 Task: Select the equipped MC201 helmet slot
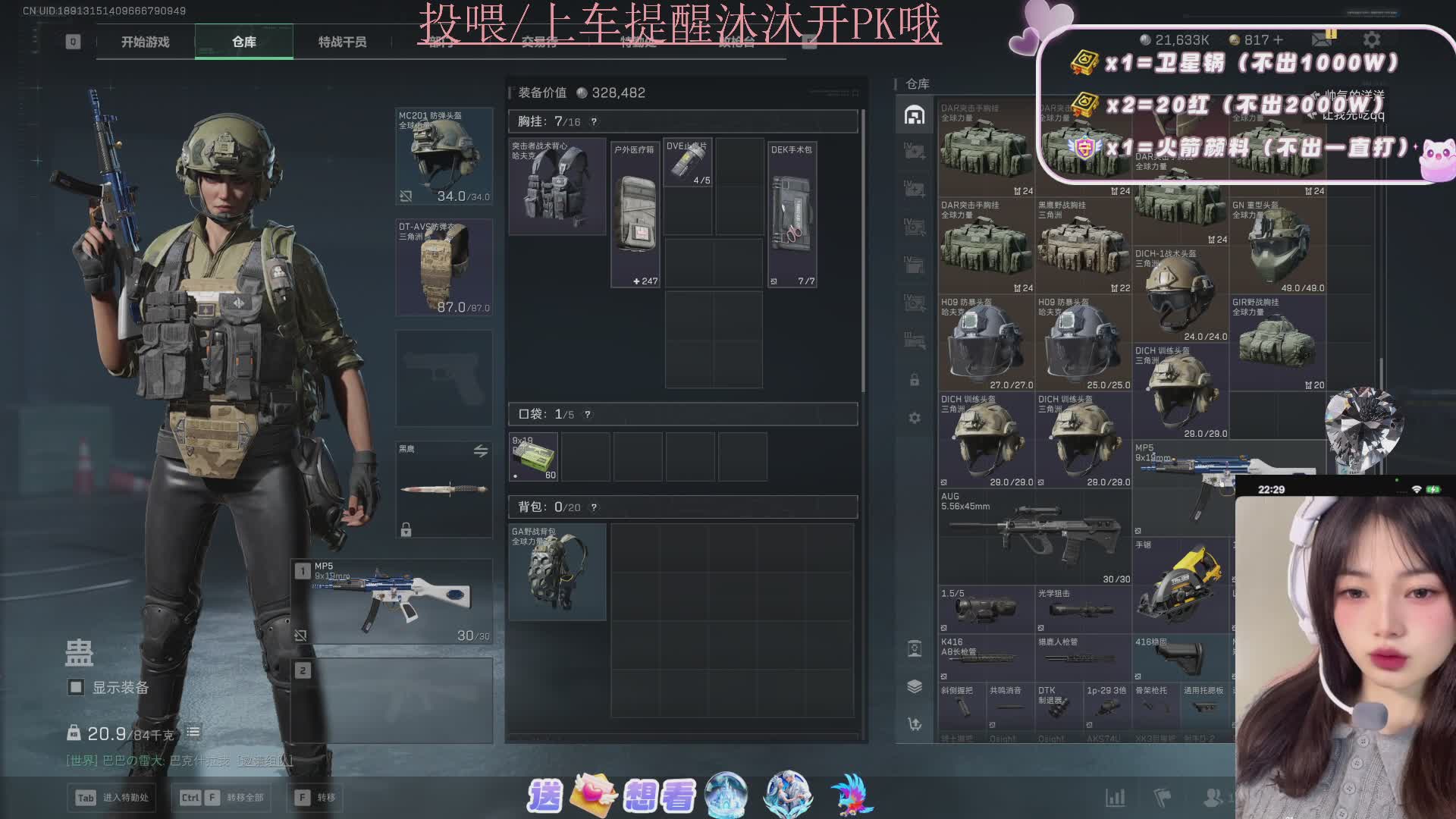pyautogui.click(x=444, y=156)
